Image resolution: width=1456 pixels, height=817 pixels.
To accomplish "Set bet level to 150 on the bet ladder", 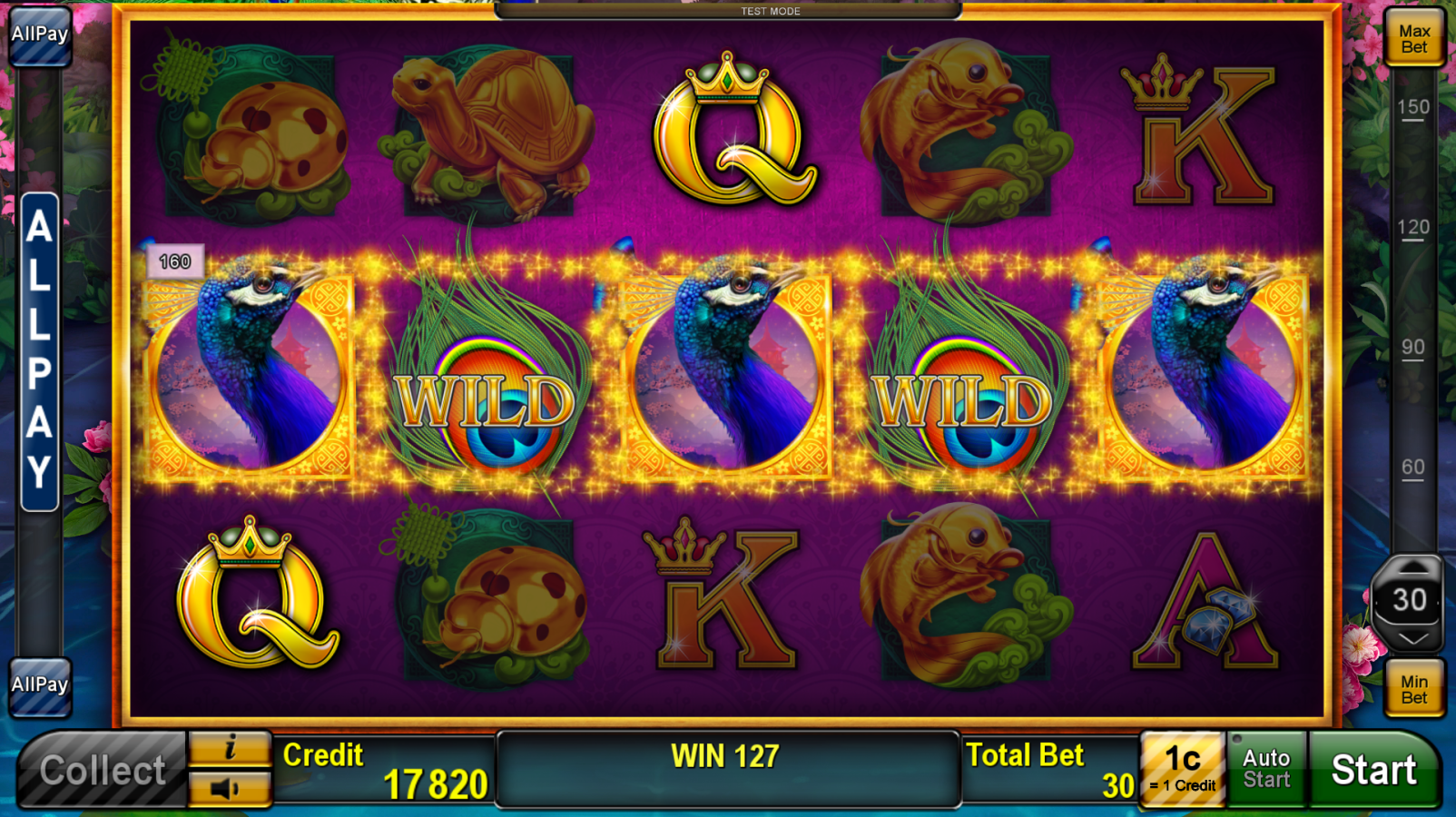I will coord(1412,107).
